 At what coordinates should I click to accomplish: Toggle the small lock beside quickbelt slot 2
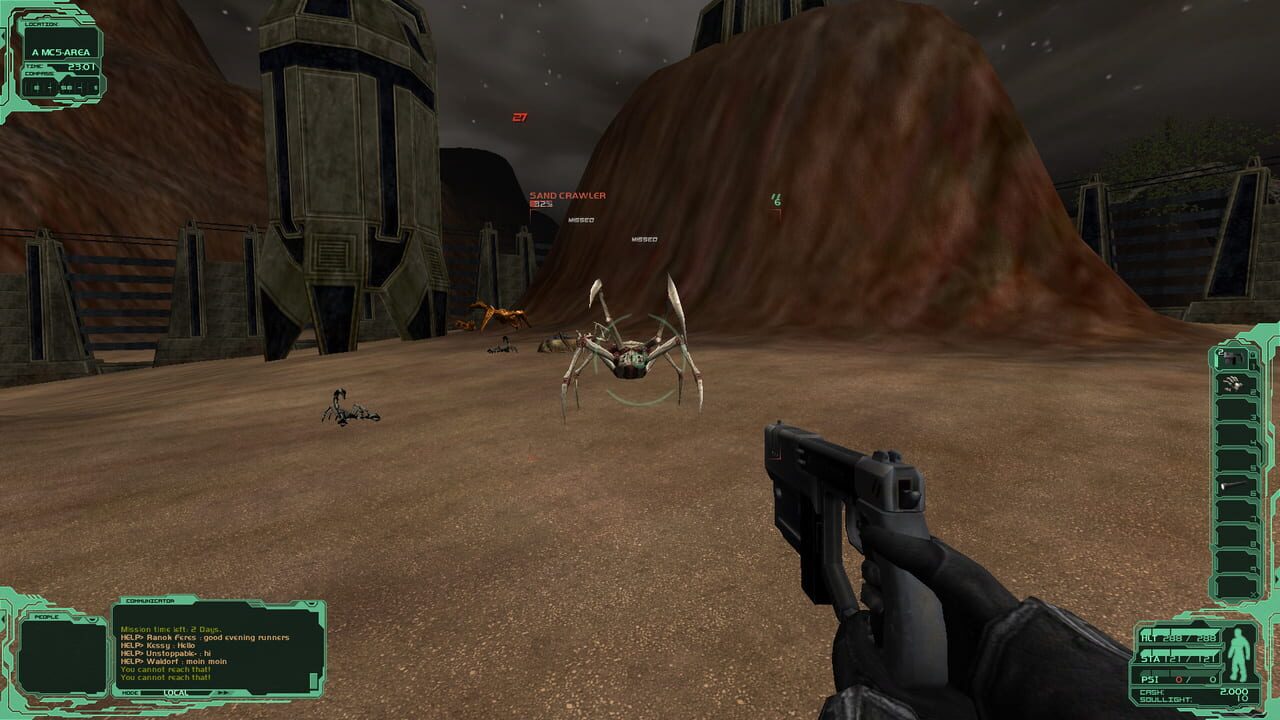1253,391
